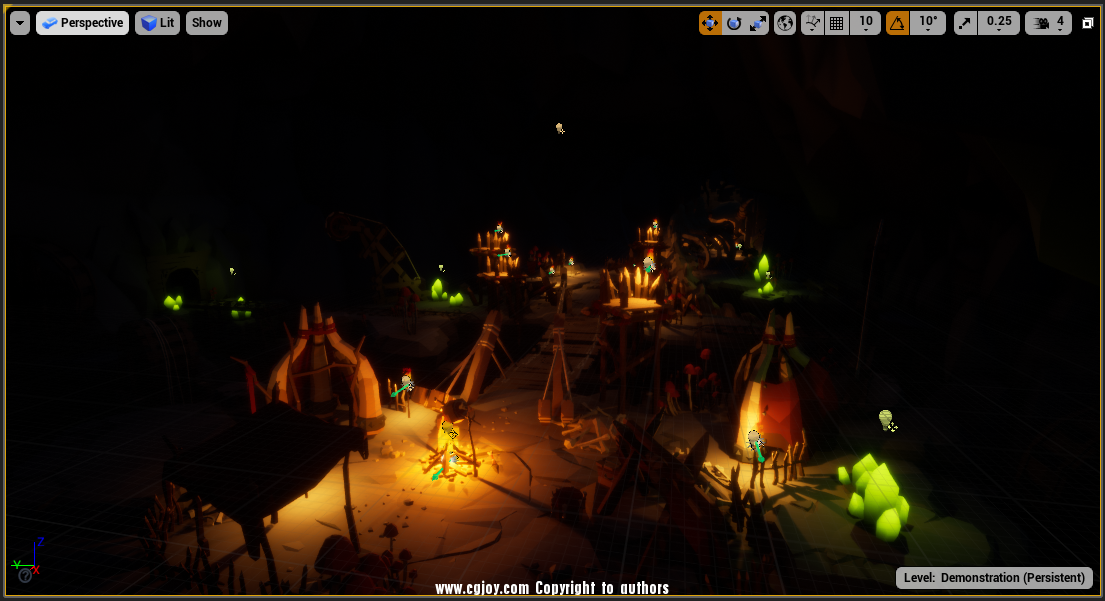
Task: Adjust the camera speed setting
Action: click(1048, 23)
